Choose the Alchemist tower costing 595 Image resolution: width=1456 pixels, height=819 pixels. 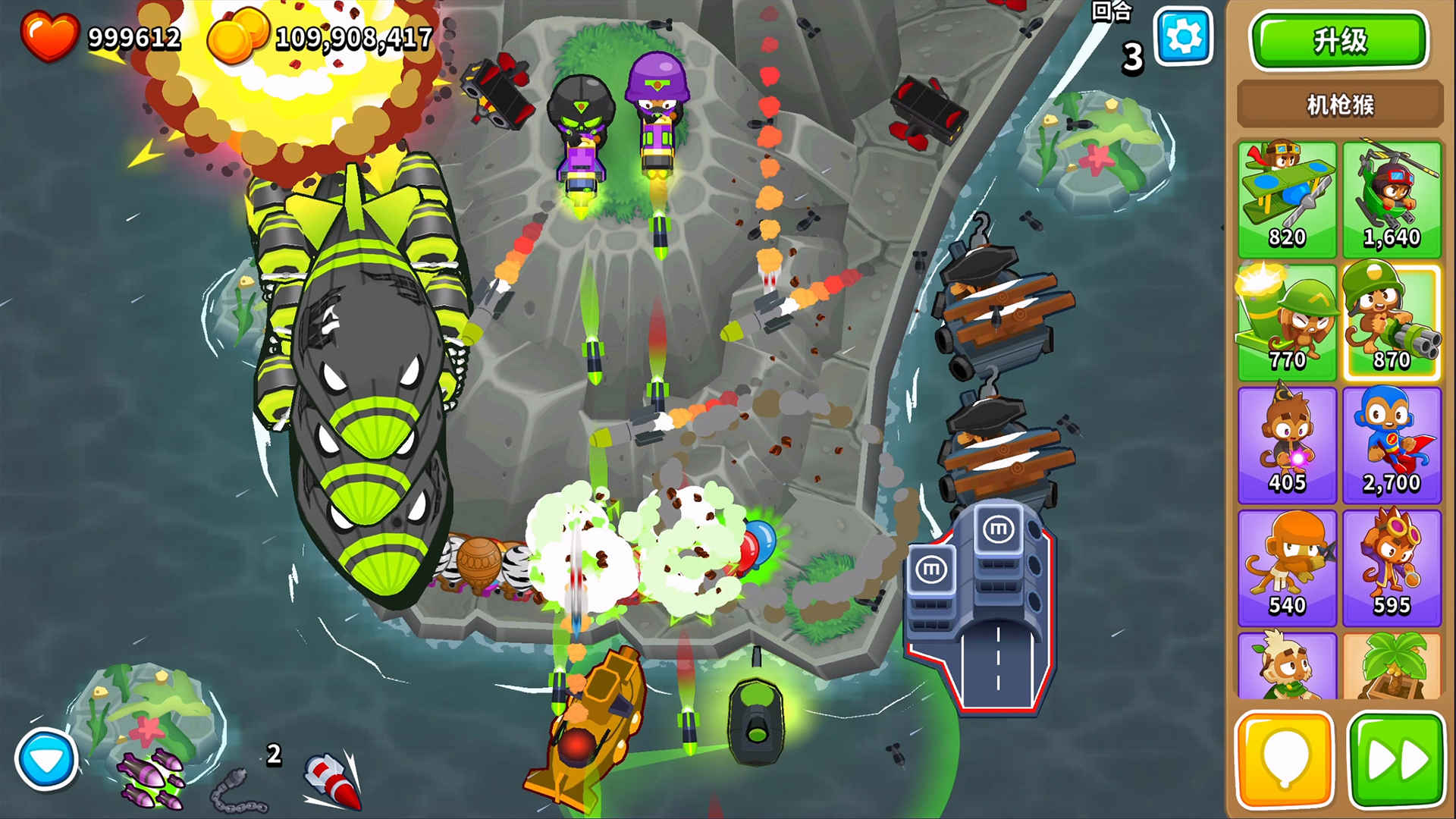pyautogui.click(x=1392, y=568)
